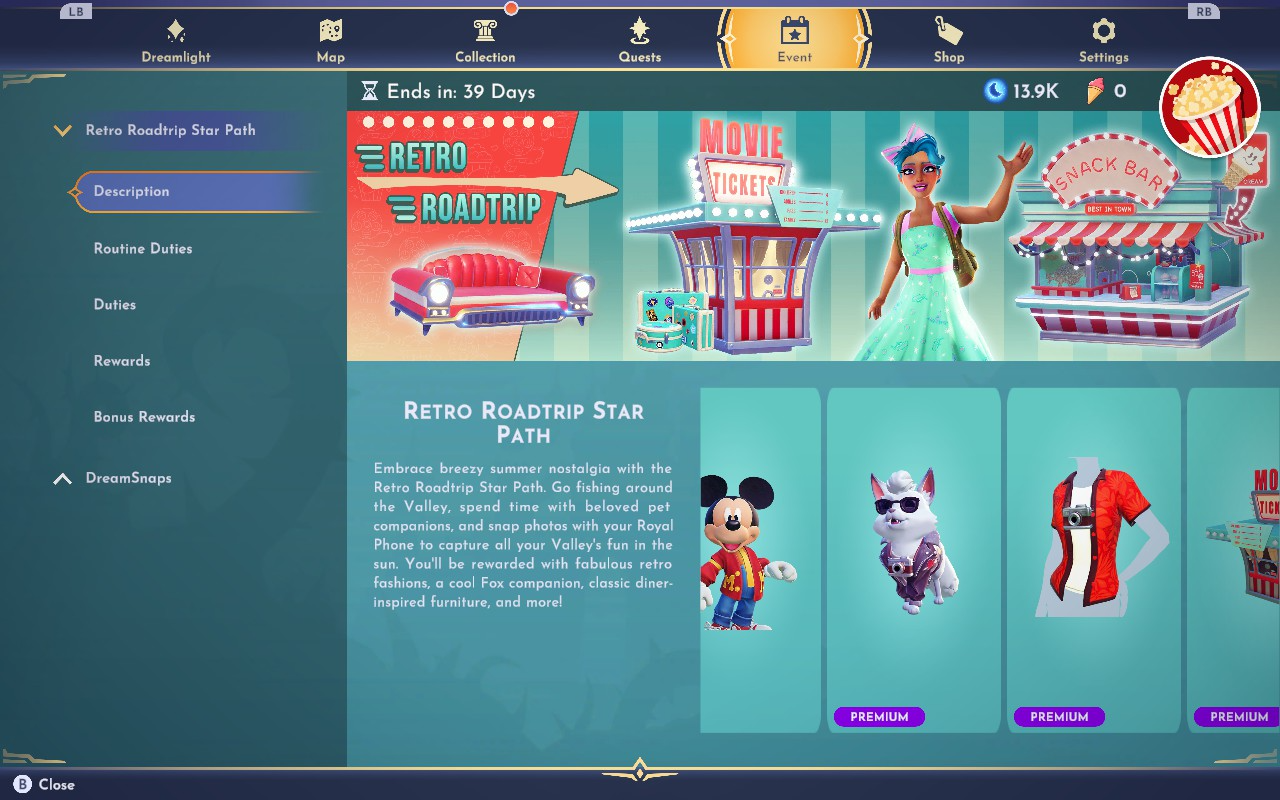Open the Settings tab
Image resolution: width=1280 pixels, height=800 pixels.
pyautogui.click(x=1103, y=40)
